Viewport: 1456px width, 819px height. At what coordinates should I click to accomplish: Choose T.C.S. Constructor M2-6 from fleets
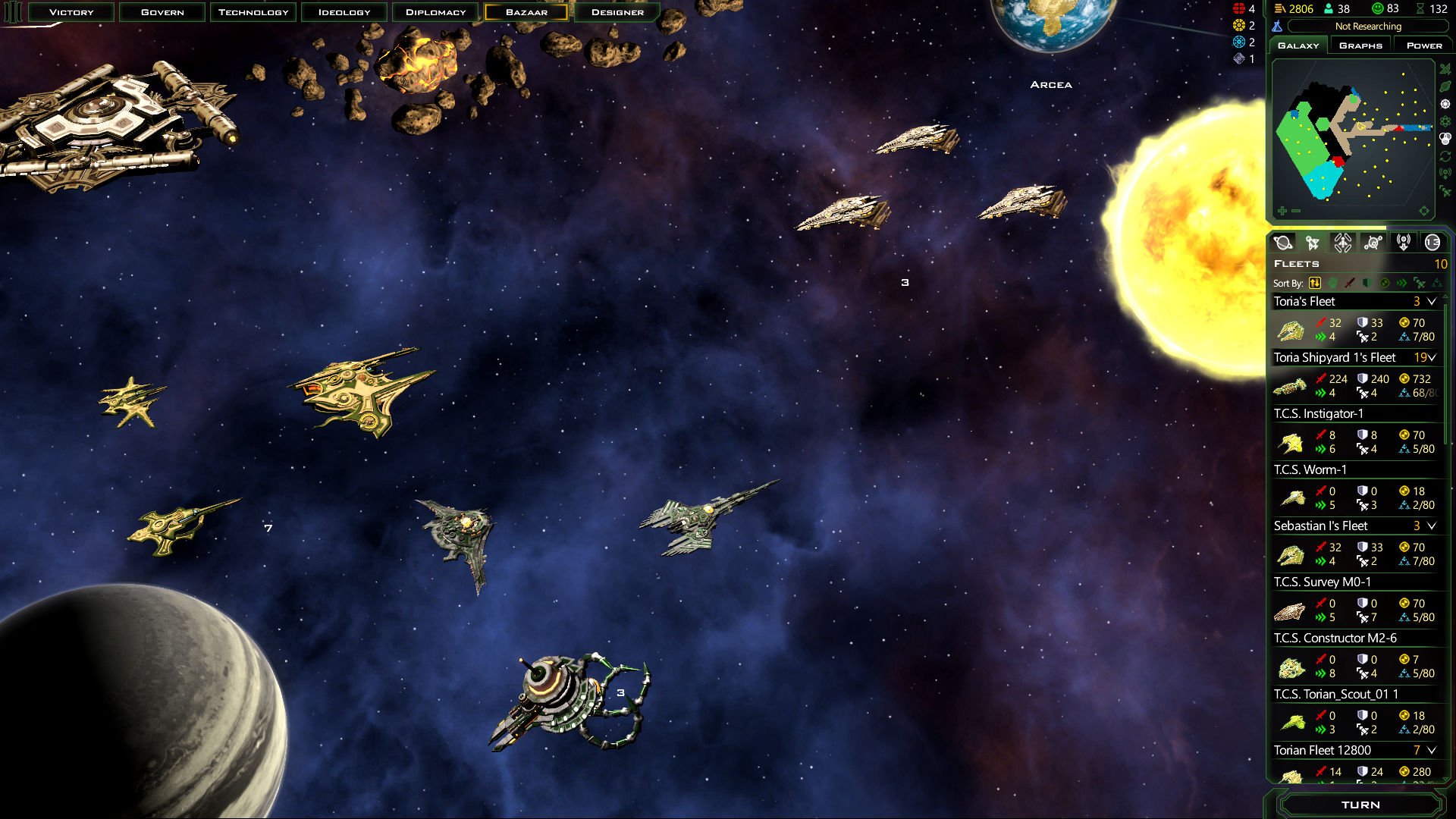tap(1335, 639)
